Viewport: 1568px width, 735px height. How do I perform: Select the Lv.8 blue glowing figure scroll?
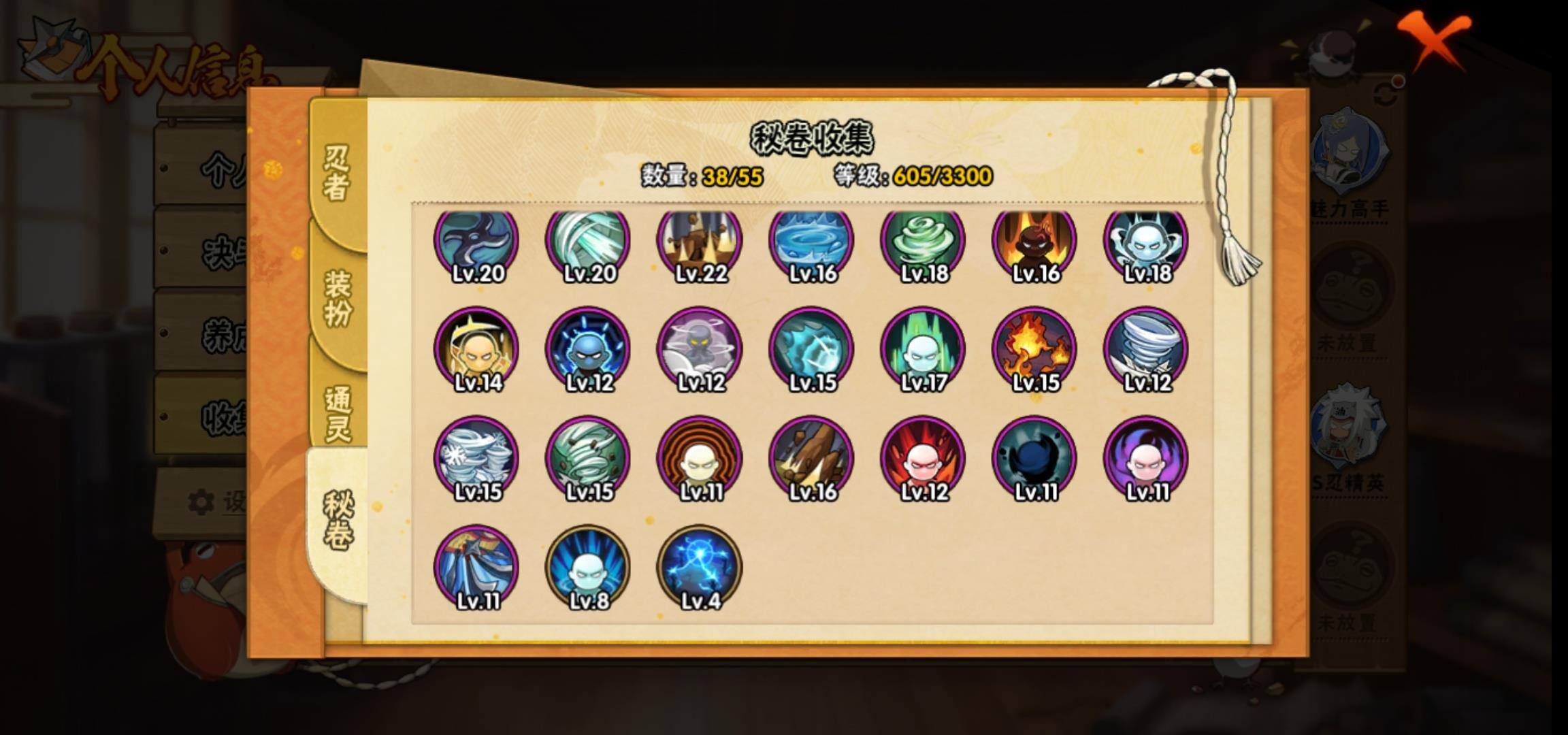[588, 567]
